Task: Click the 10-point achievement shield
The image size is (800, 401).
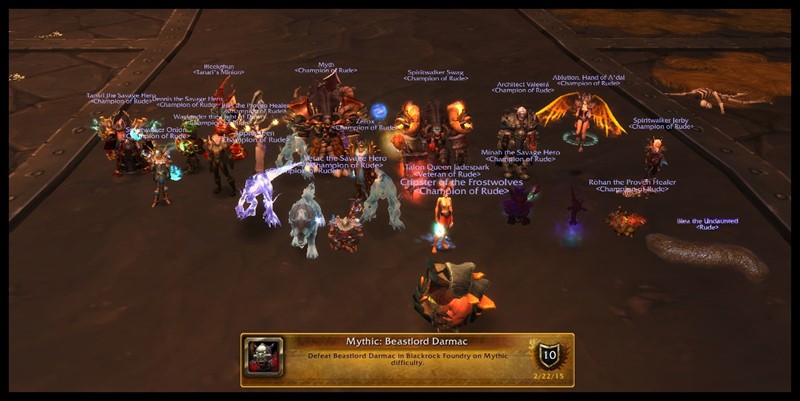Action: pos(547,353)
